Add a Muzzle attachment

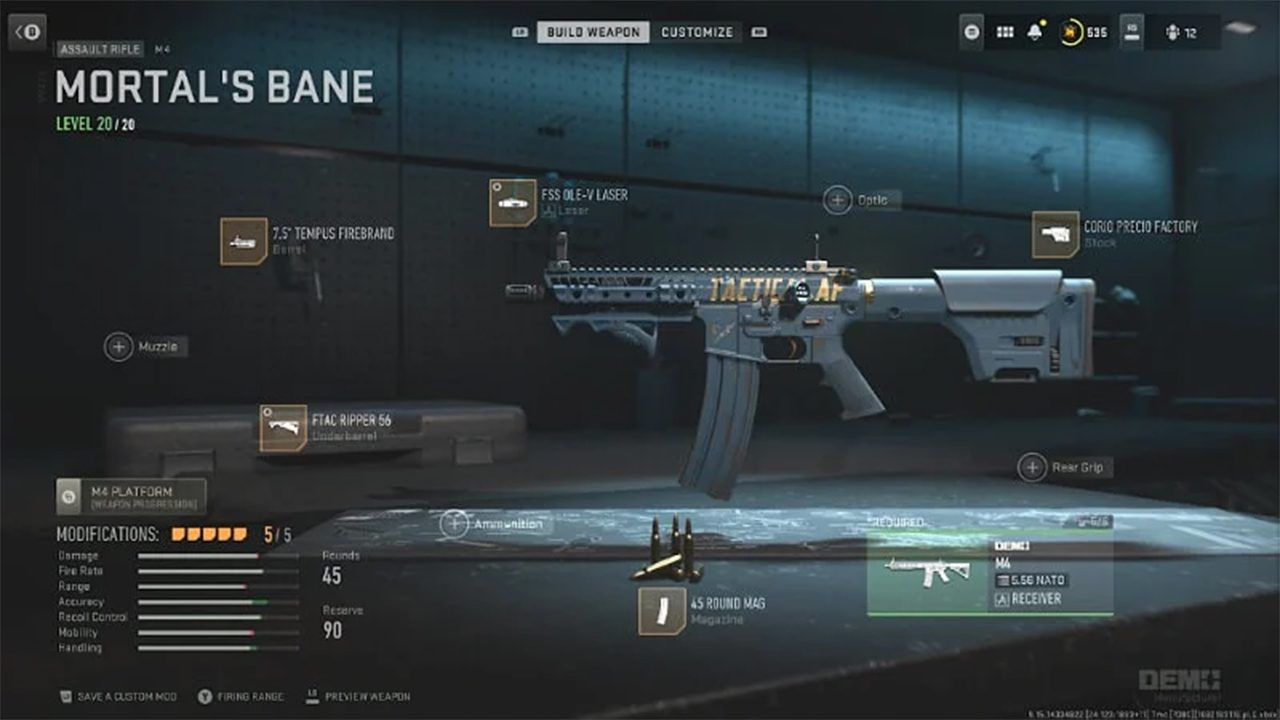(119, 347)
